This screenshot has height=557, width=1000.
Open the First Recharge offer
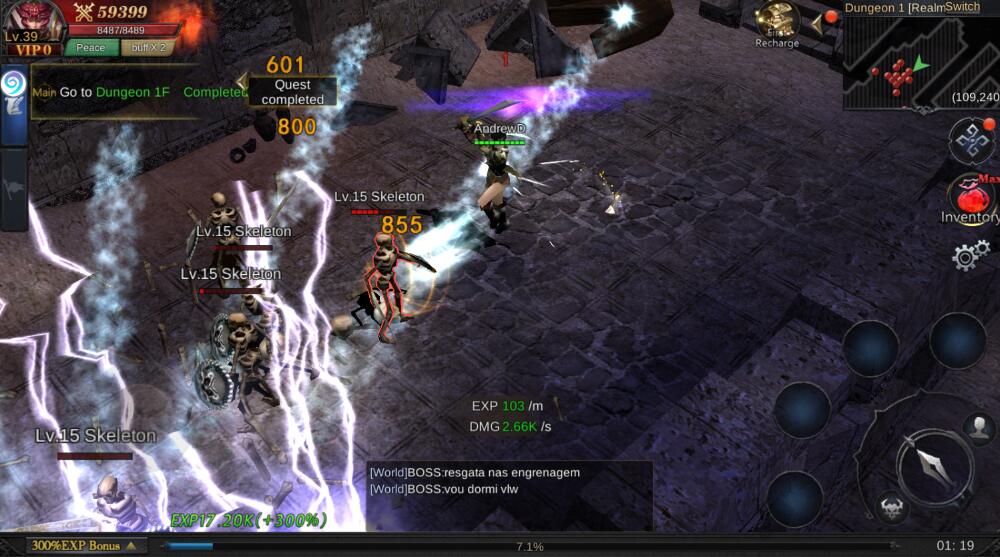point(777,24)
